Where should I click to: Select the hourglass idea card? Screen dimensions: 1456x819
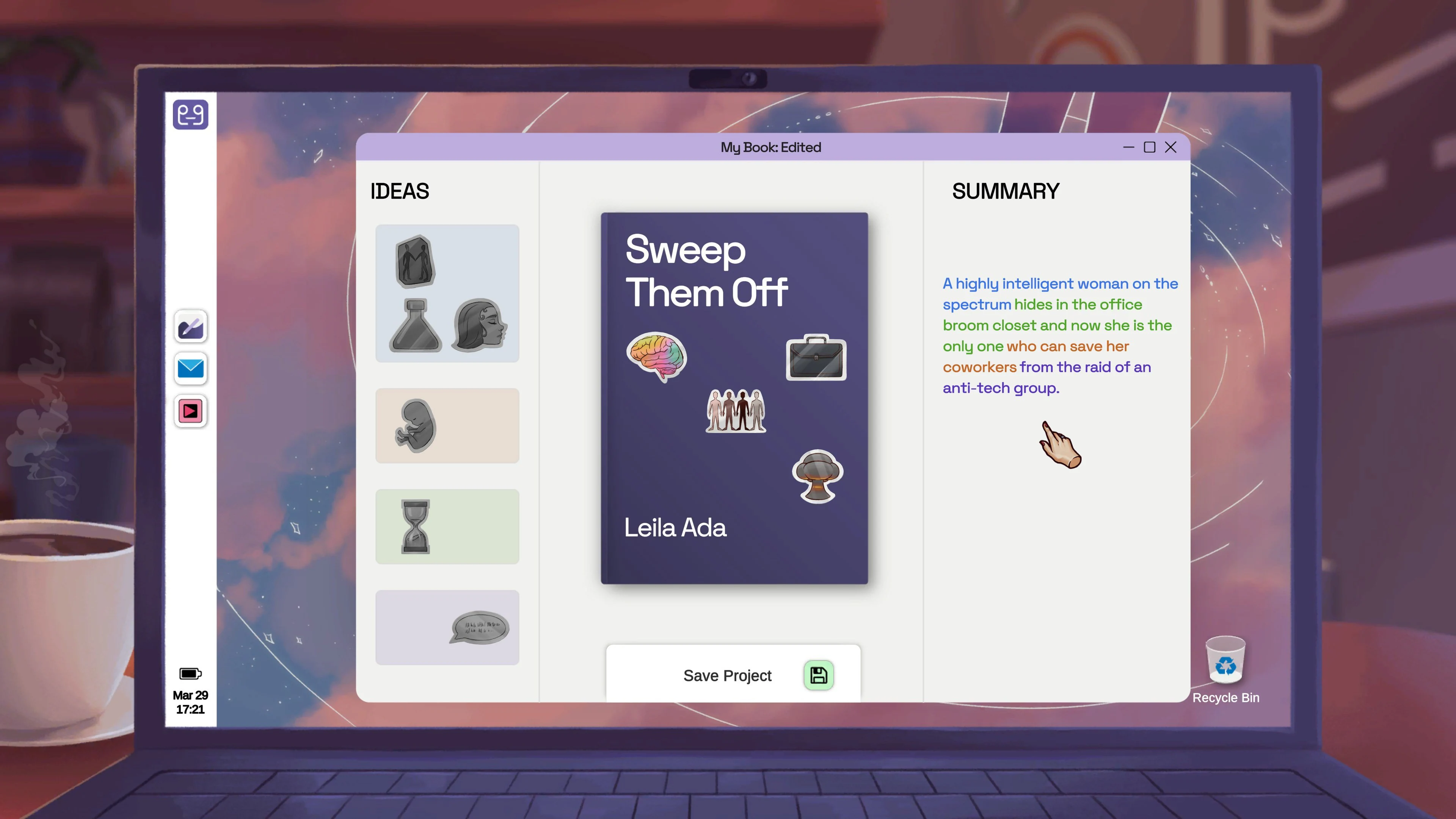447,526
